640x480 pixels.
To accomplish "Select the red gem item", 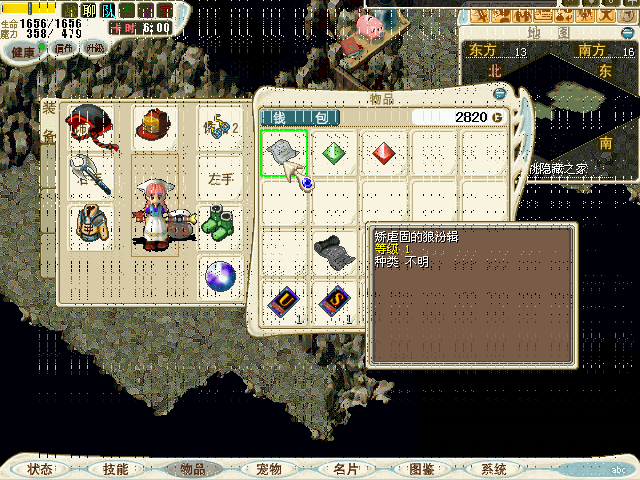I will coord(384,153).
